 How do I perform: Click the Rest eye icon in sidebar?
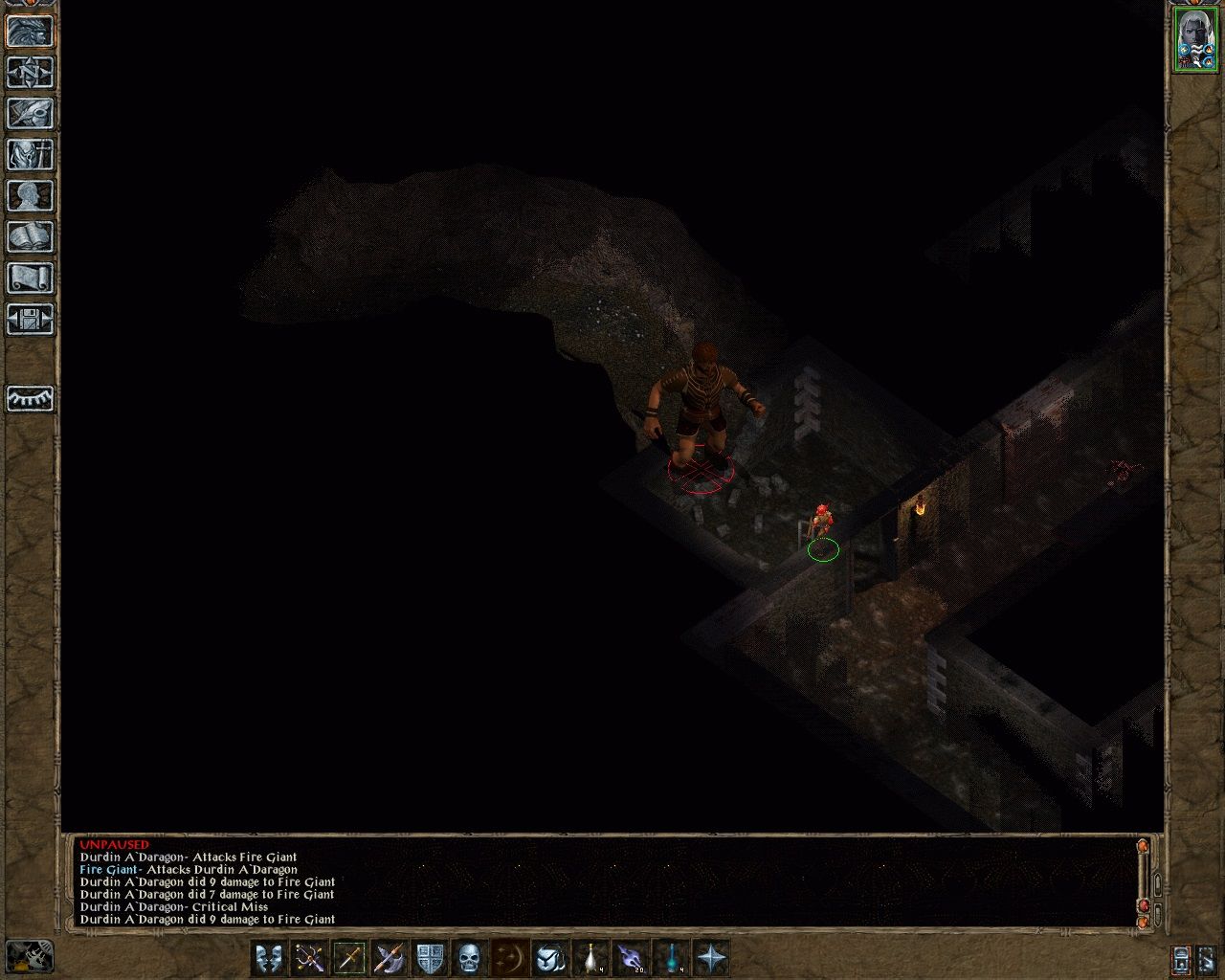[x=29, y=400]
